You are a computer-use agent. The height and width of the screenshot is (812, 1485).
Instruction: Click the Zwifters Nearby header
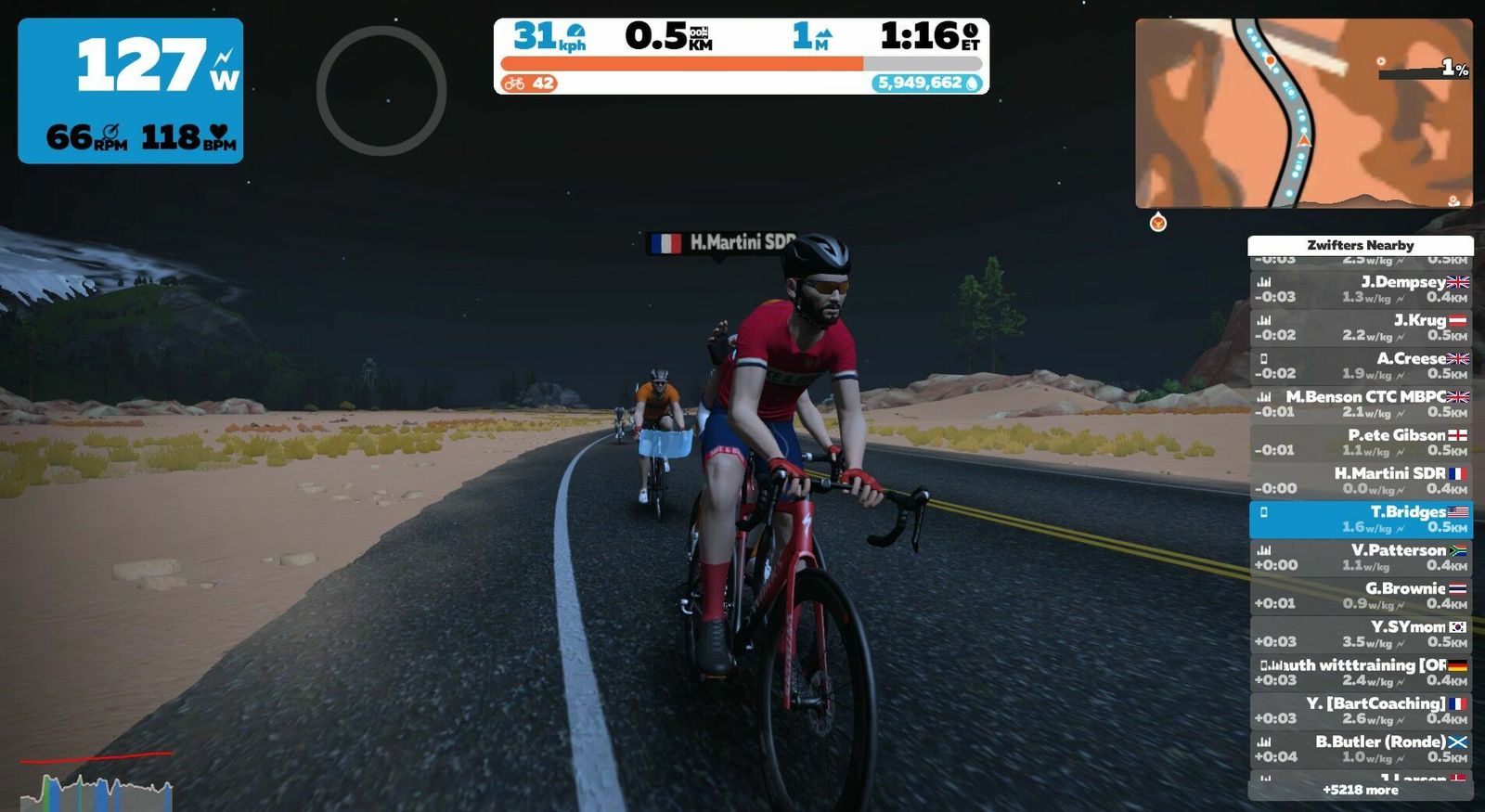[1361, 245]
